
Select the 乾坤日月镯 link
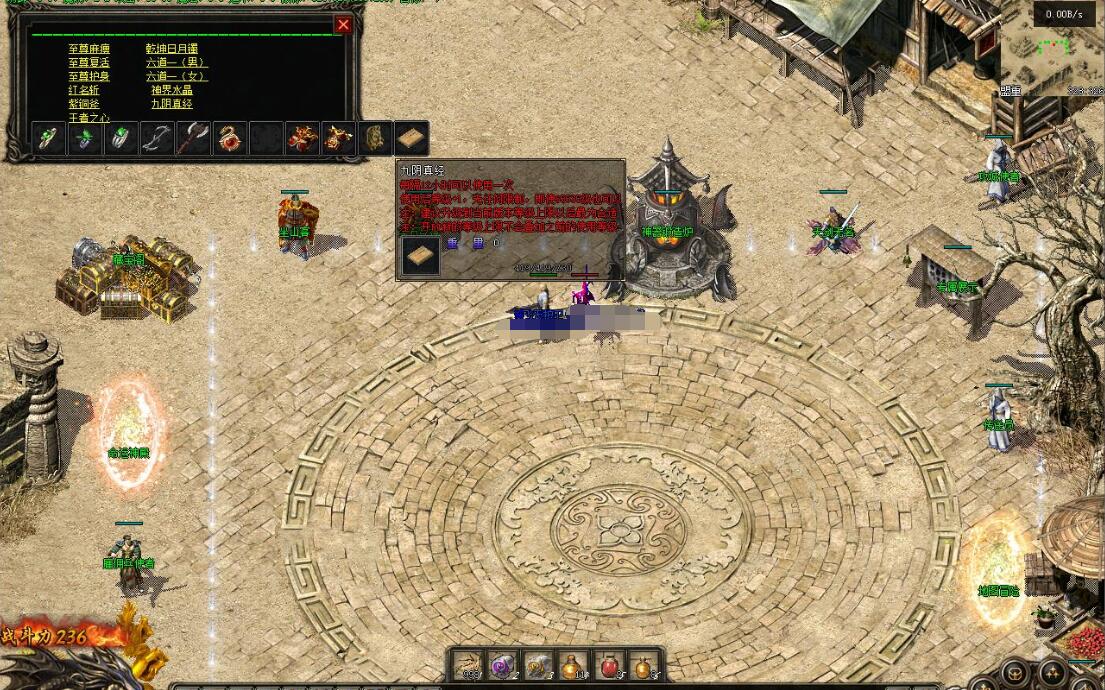(x=172, y=49)
